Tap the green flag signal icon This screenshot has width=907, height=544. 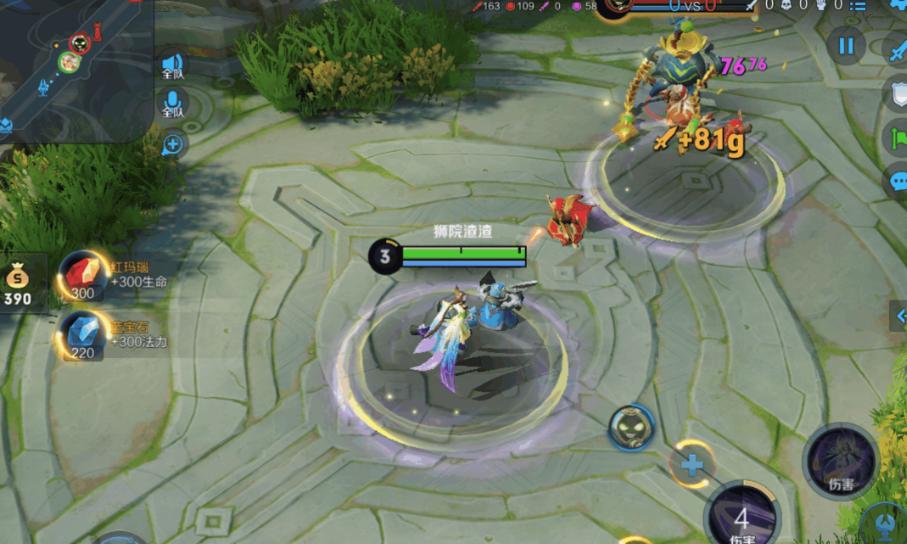click(x=897, y=138)
